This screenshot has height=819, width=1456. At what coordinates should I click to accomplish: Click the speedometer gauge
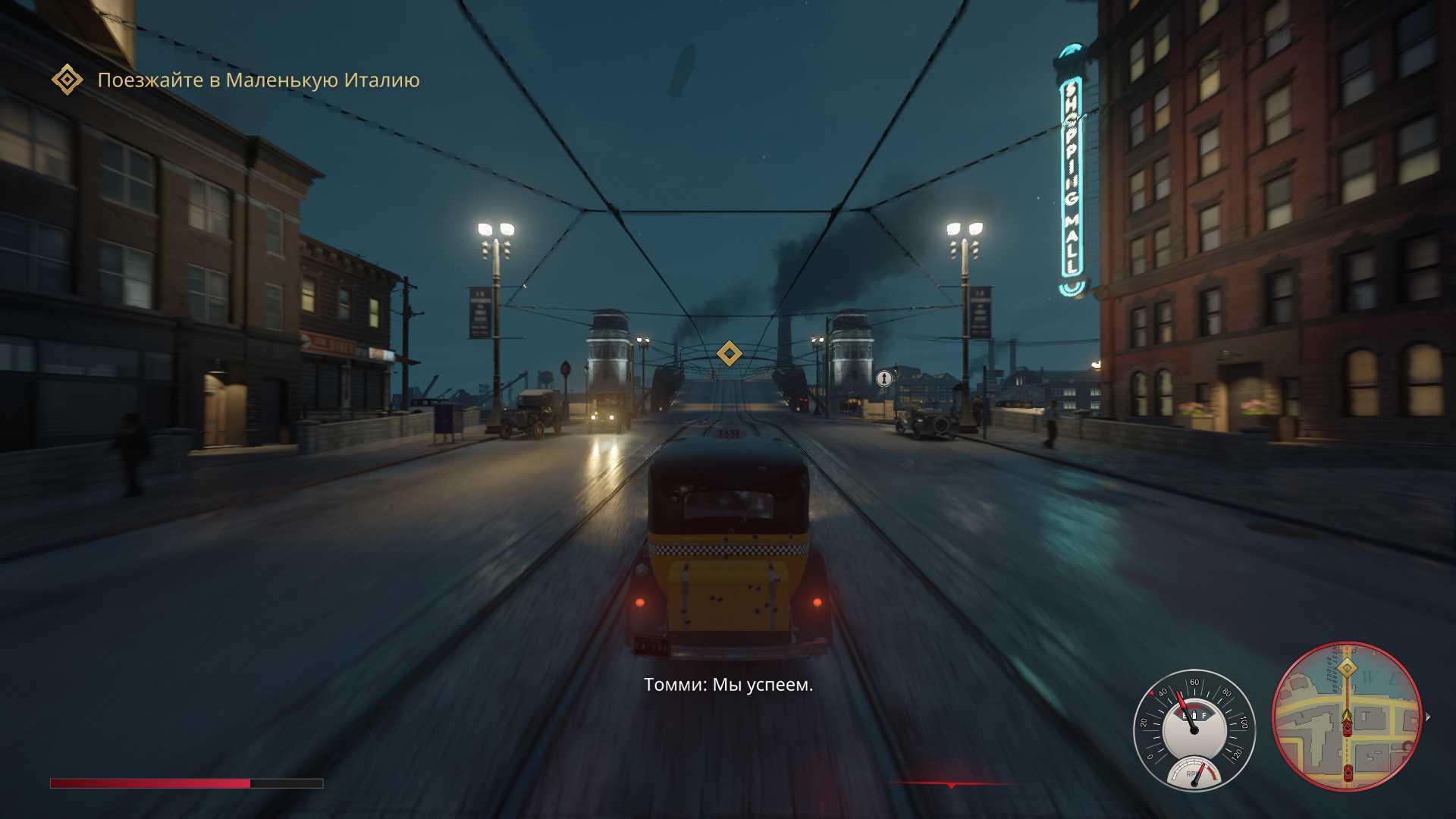click(x=1194, y=730)
